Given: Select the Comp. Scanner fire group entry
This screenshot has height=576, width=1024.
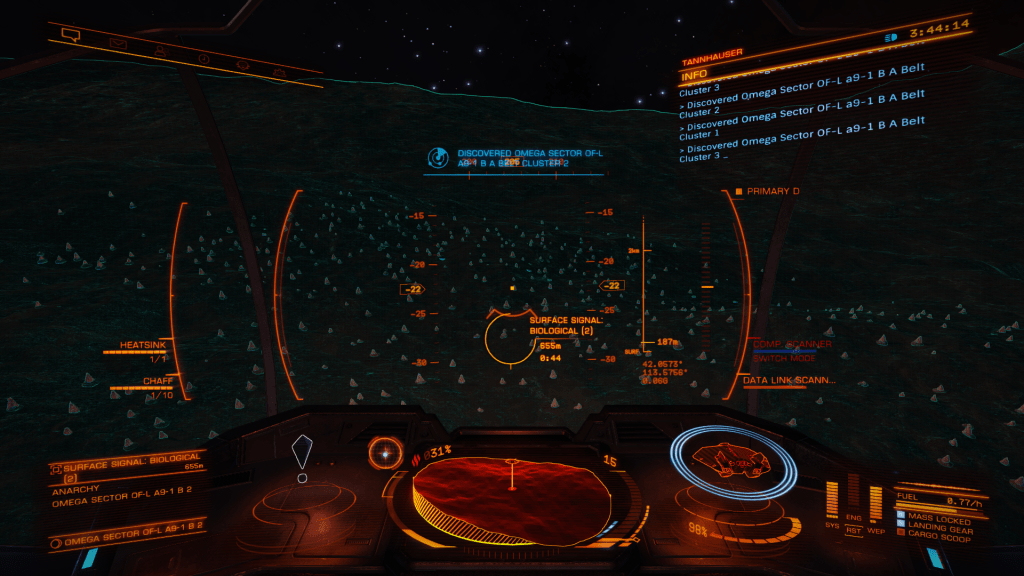Looking at the screenshot, I should point(791,345).
